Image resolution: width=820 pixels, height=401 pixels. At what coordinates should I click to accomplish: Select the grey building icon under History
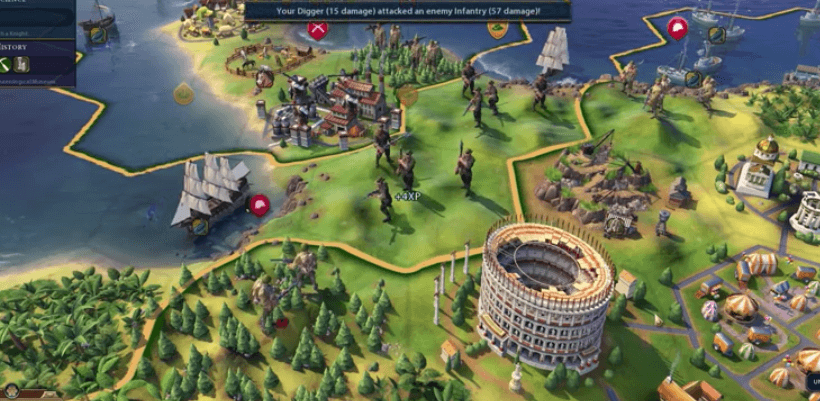pyautogui.click(x=22, y=65)
